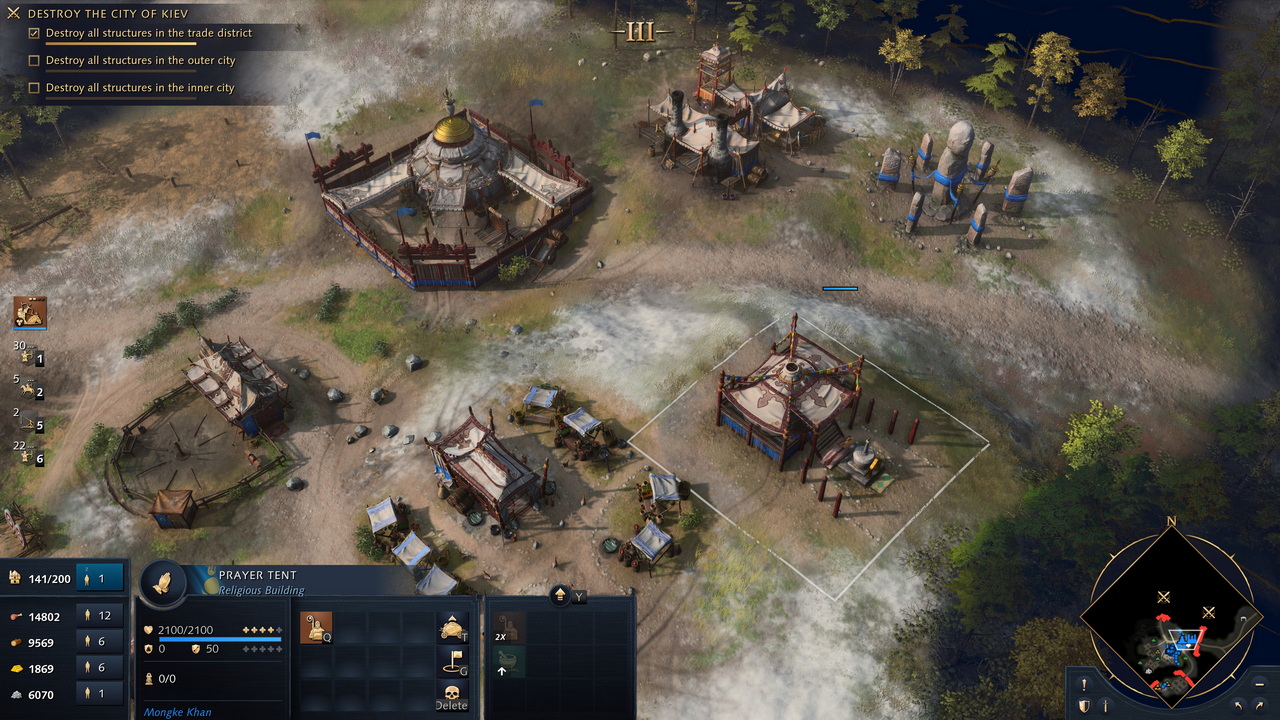
Task: Select the 12 villagers gathering food
Action: tap(100, 616)
